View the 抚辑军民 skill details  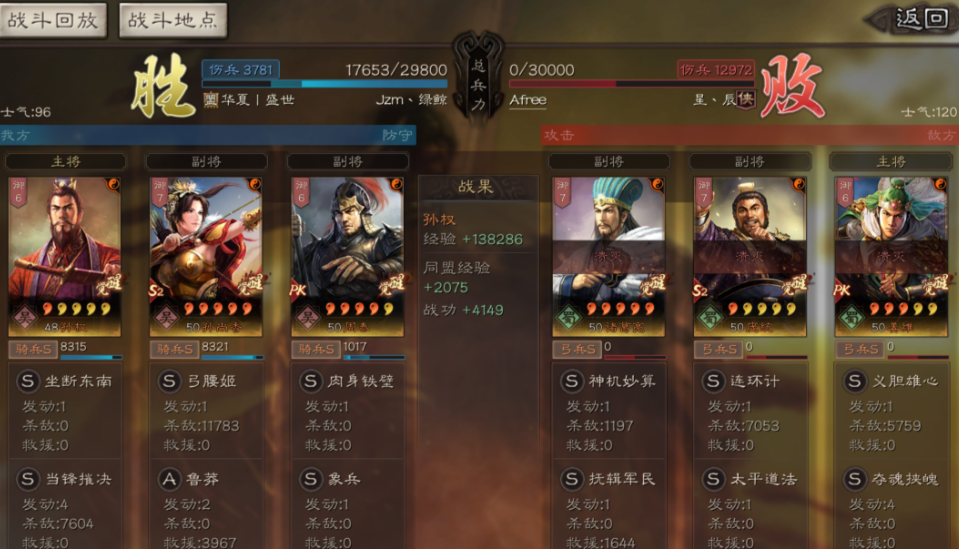point(608,479)
